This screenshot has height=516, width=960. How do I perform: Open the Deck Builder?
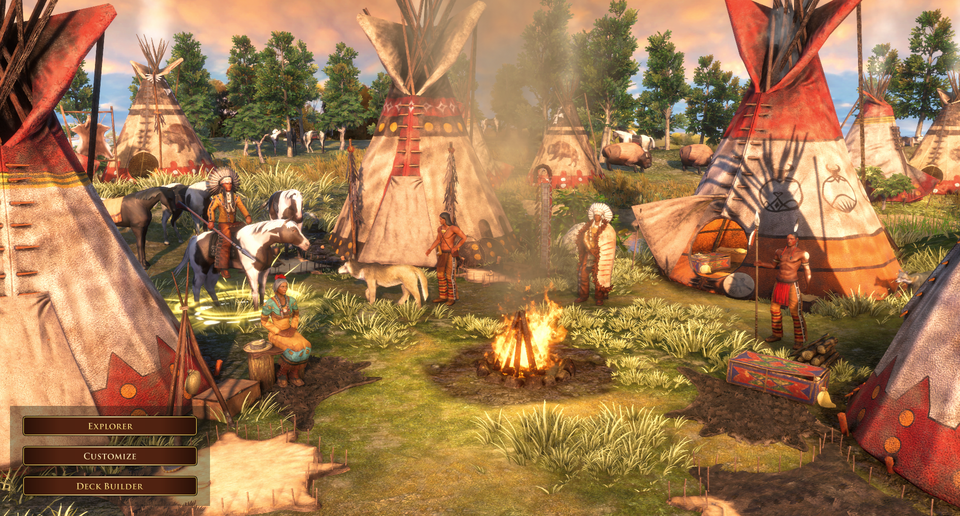pyautogui.click(x=110, y=486)
